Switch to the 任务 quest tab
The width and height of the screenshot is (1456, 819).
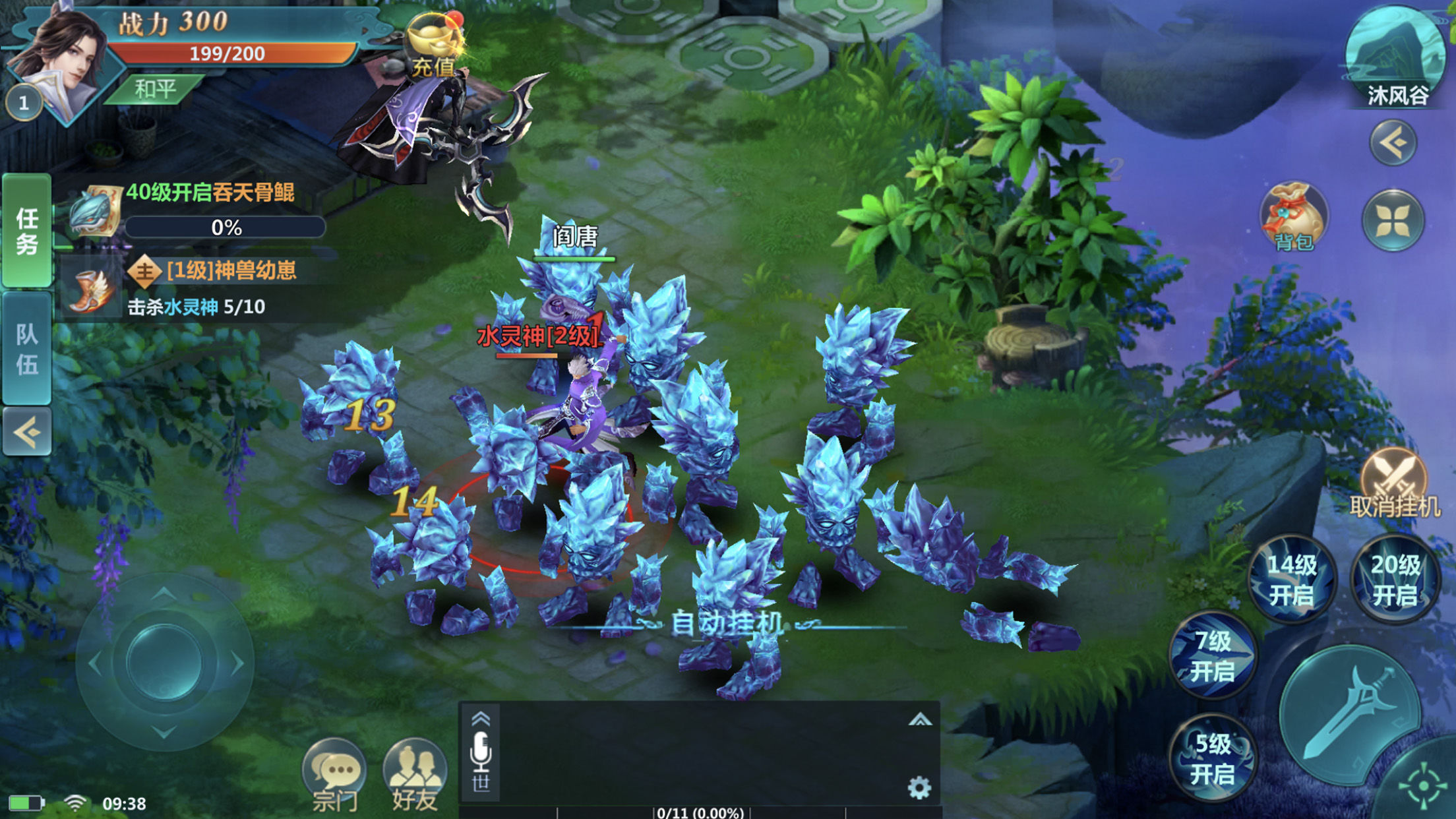(27, 231)
